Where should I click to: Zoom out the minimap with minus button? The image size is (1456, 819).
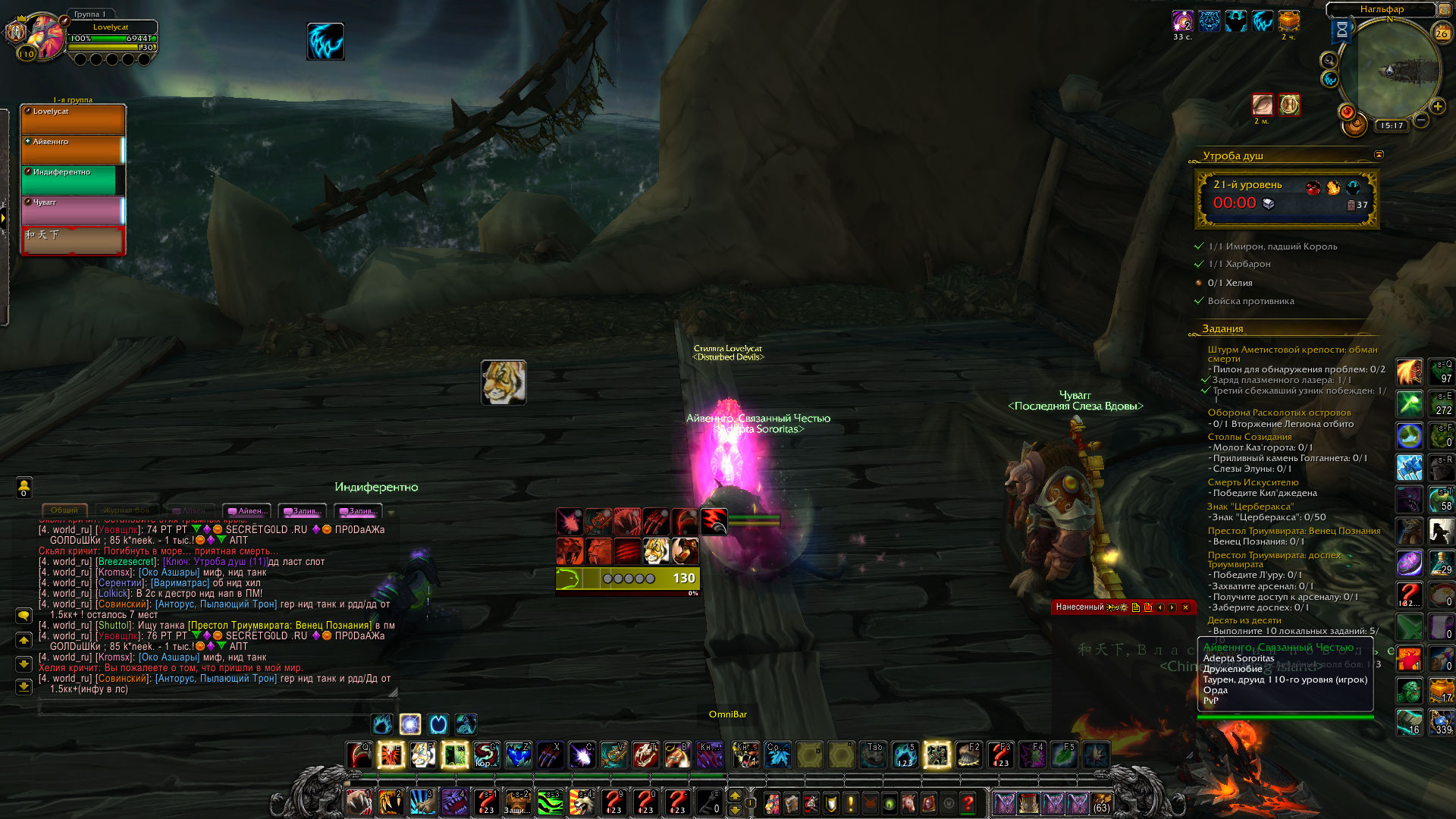tap(1421, 120)
